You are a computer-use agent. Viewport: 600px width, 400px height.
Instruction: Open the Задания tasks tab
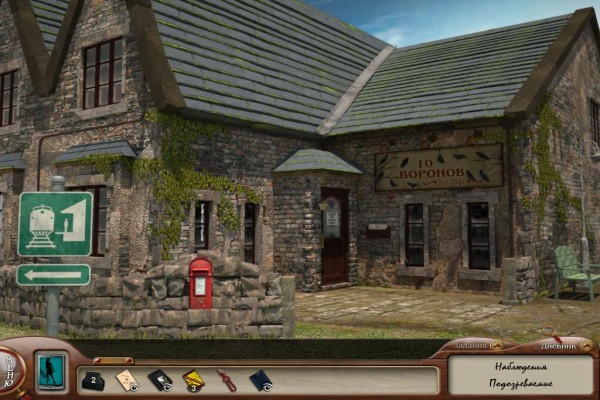(470, 345)
